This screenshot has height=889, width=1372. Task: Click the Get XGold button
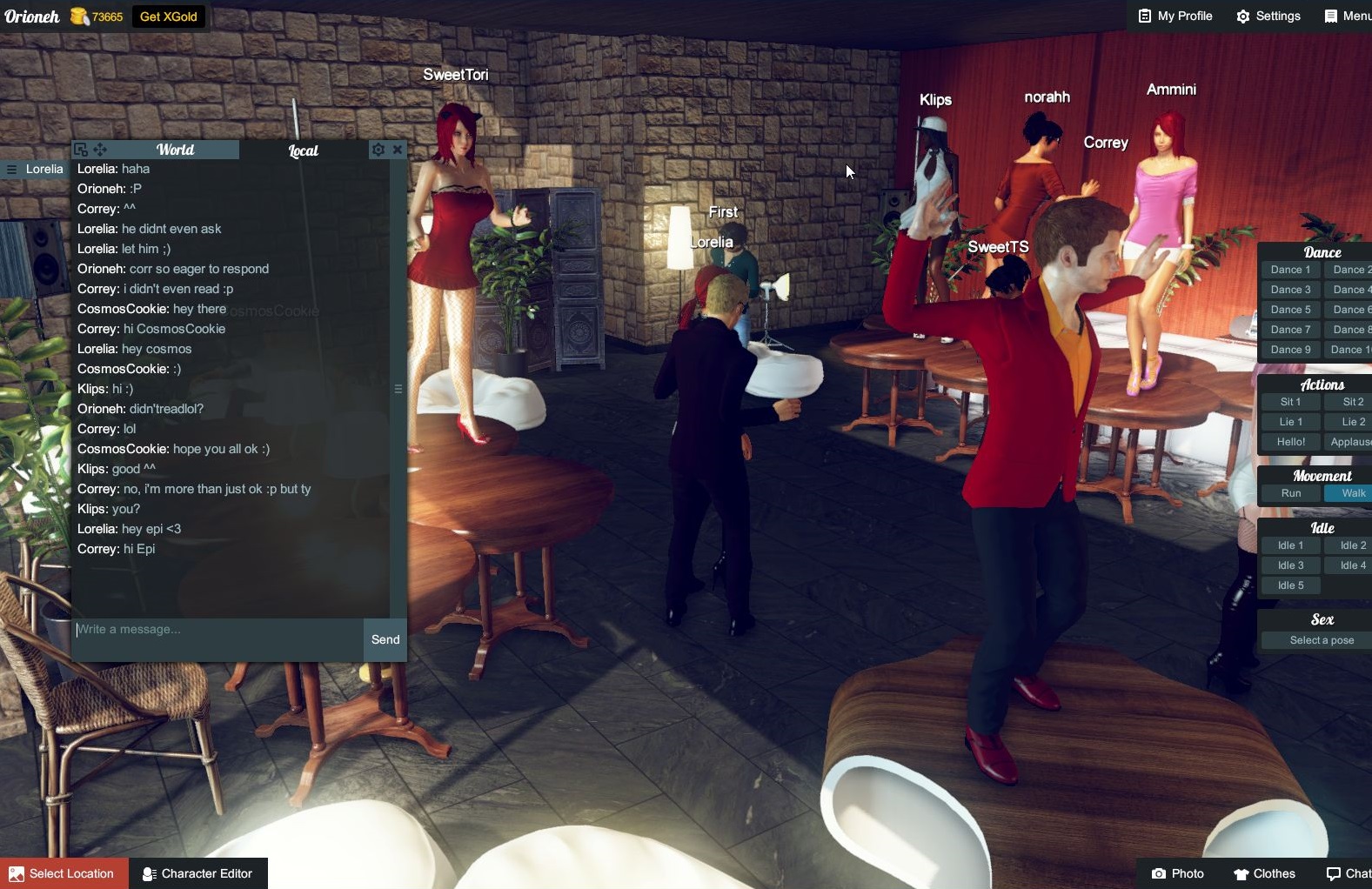tap(170, 16)
